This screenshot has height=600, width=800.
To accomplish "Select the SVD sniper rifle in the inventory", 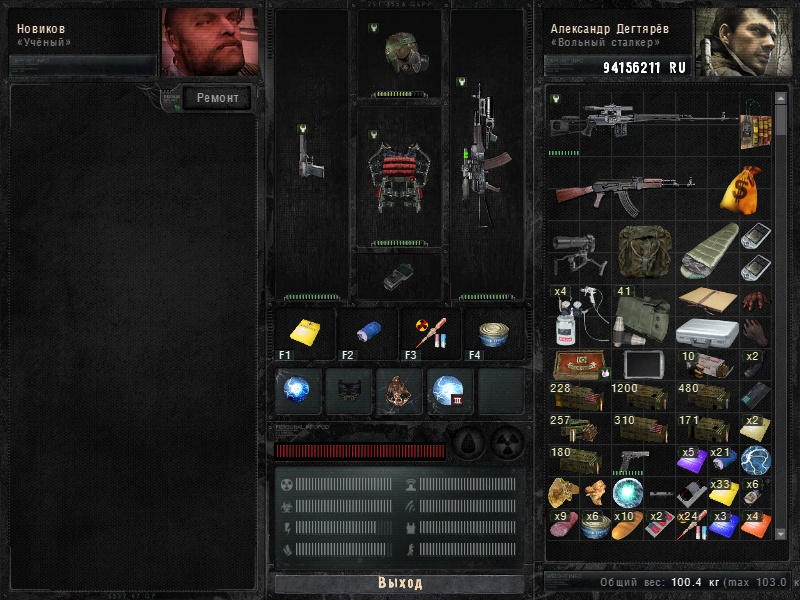I will point(640,120).
